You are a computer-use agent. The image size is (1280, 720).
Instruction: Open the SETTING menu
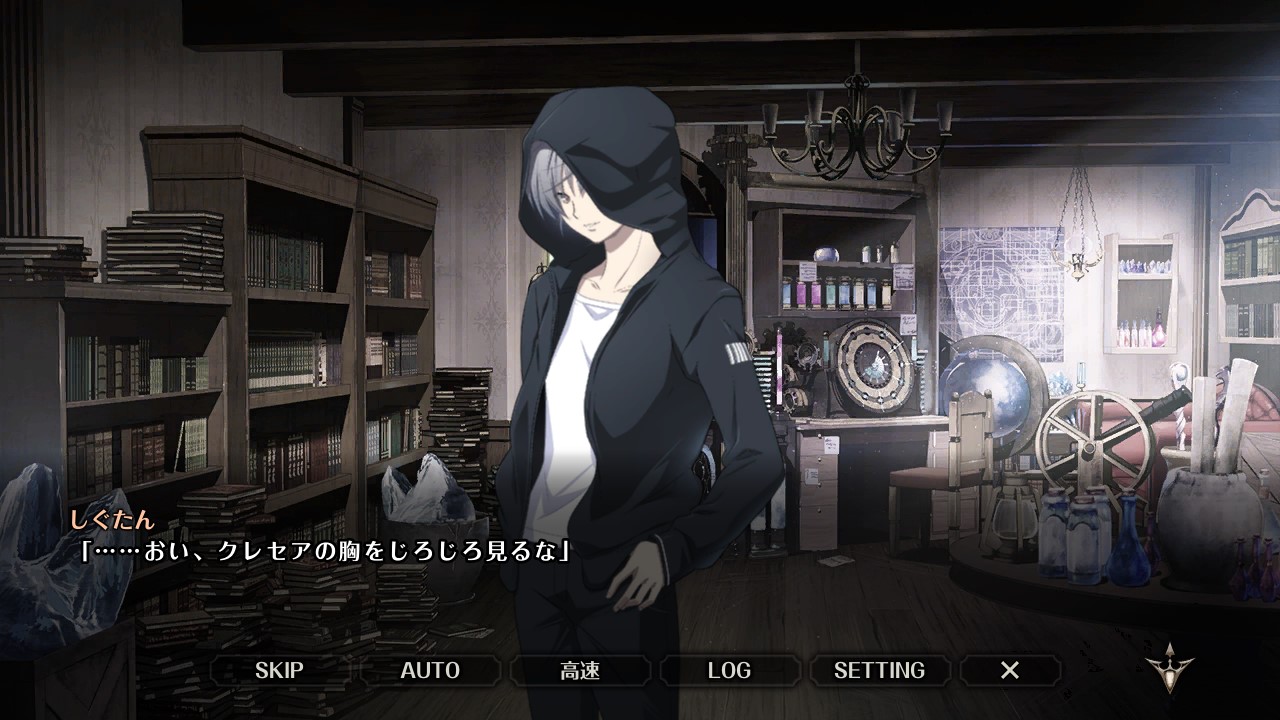coord(879,670)
